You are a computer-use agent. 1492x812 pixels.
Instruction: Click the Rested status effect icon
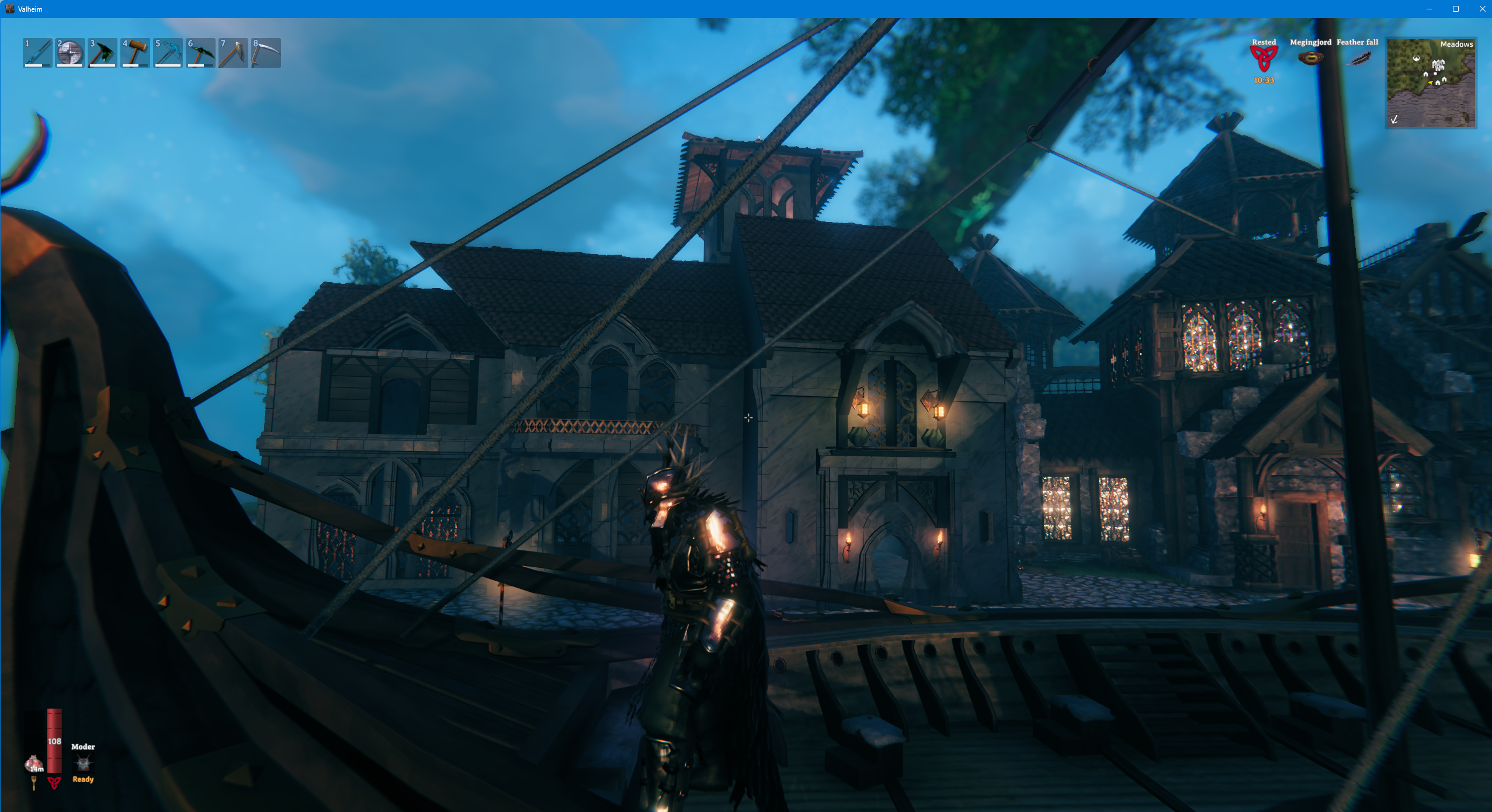(1264, 59)
